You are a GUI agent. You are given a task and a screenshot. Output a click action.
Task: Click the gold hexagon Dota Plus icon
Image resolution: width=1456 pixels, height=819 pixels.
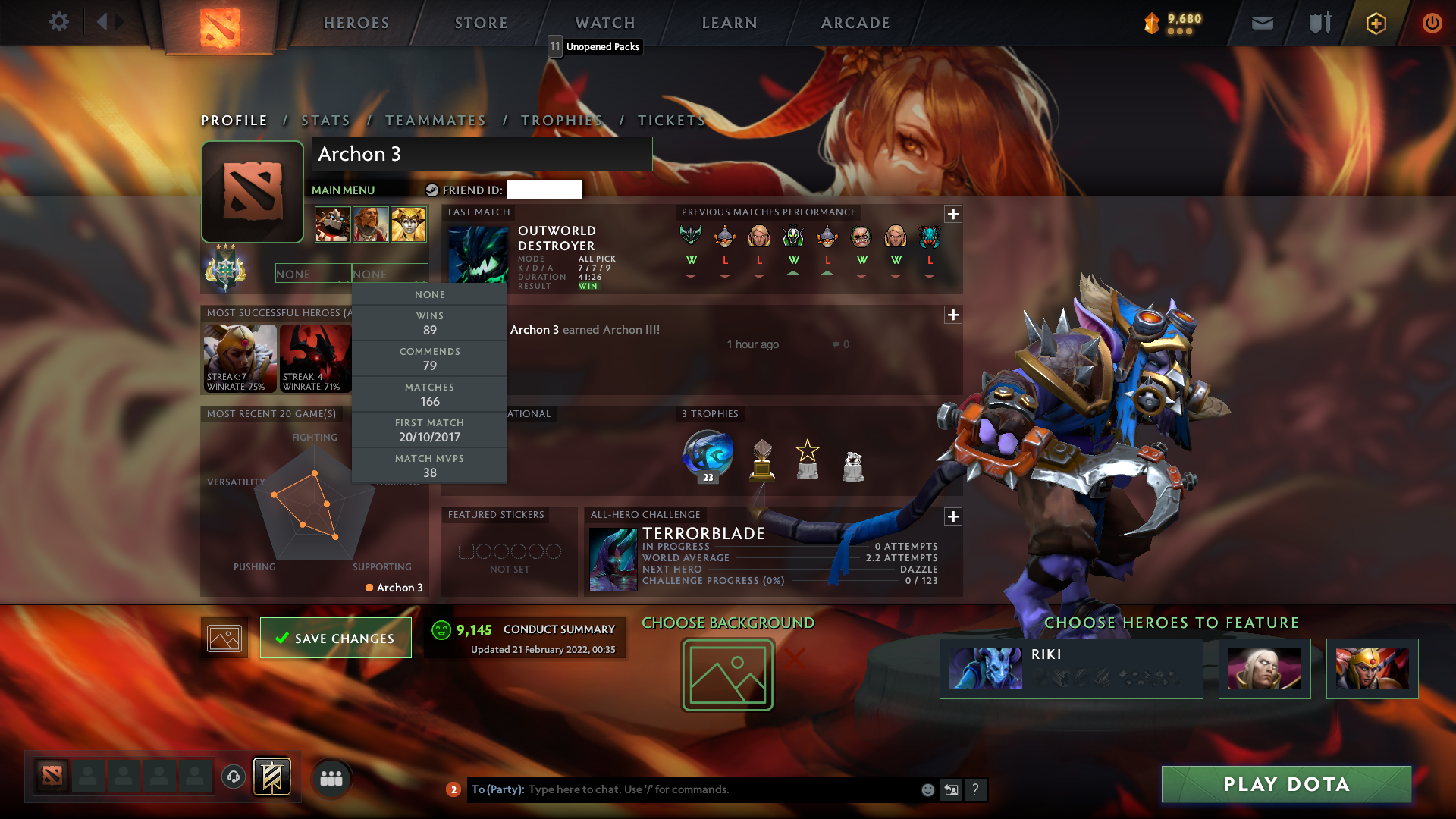[1375, 23]
